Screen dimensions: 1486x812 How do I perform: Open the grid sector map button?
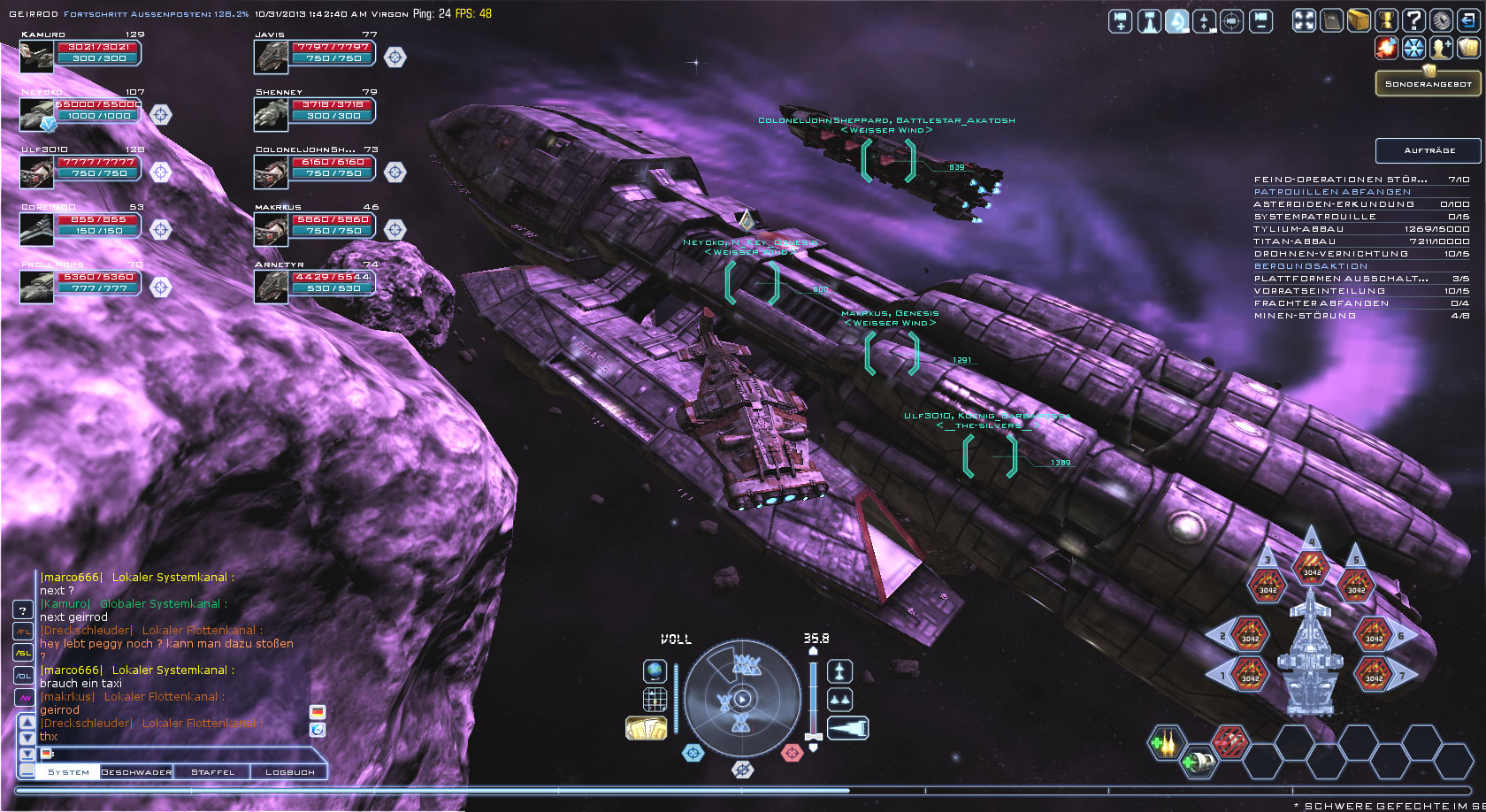point(655,700)
